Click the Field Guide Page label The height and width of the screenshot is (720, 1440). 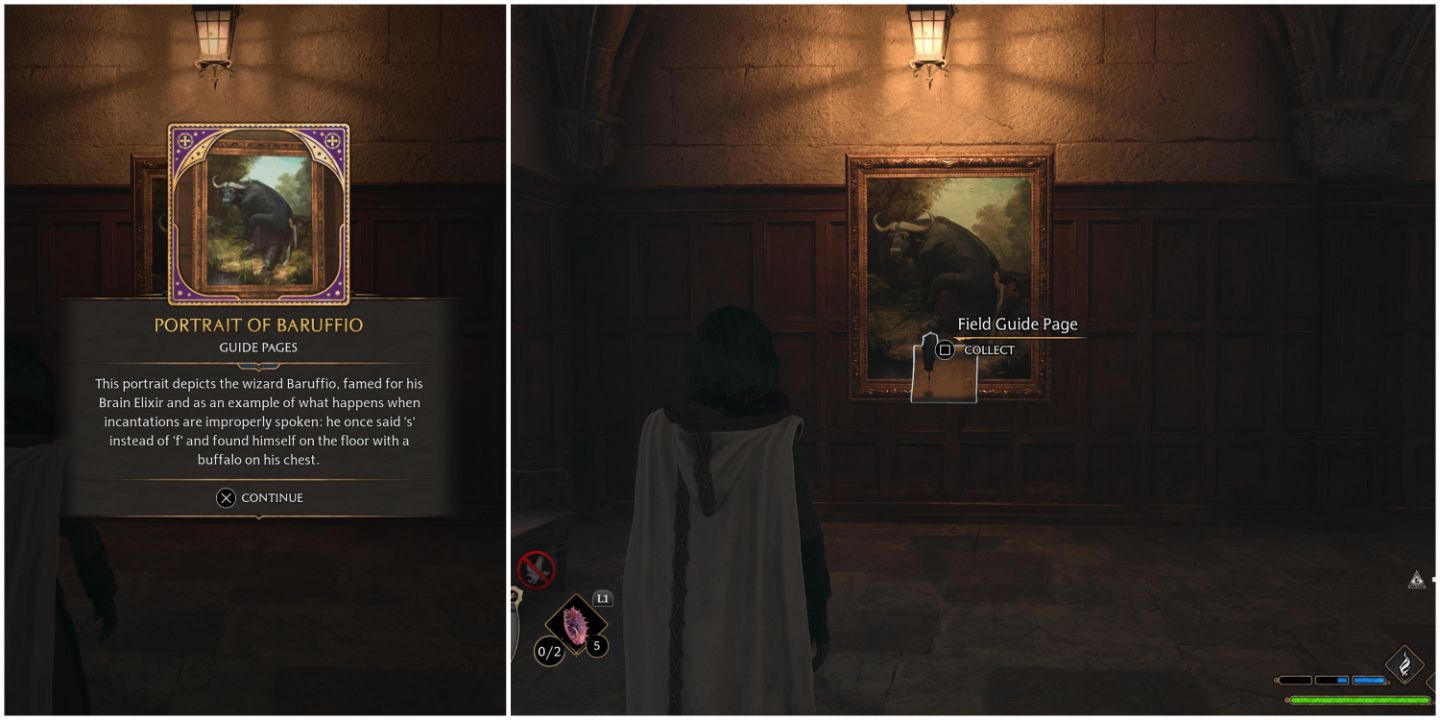[x=1019, y=324]
